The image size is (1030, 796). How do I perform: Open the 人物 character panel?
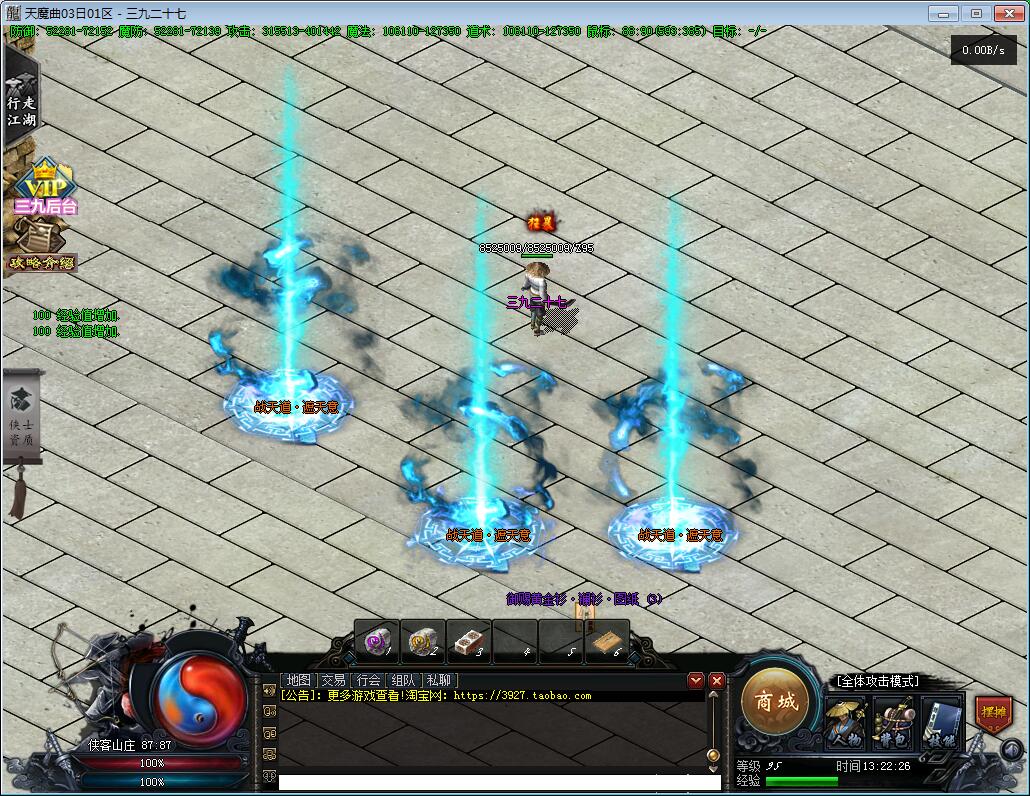click(x=846, y=722)
